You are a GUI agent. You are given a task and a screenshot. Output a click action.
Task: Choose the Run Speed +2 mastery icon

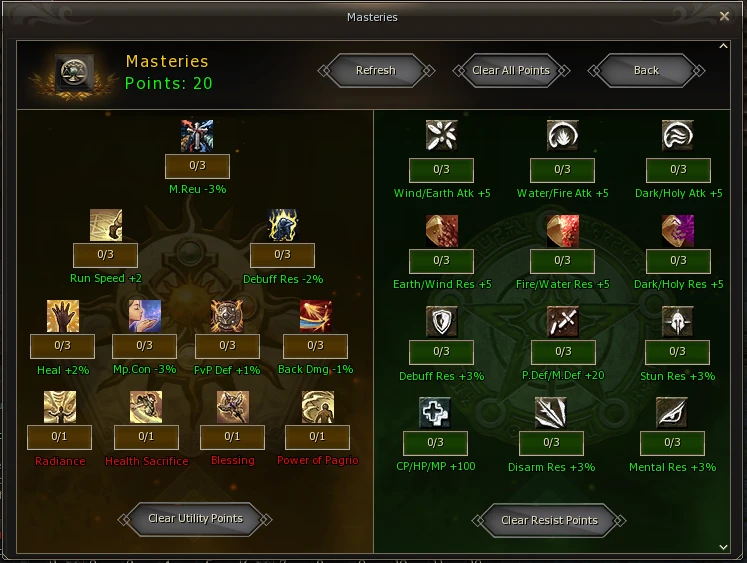106,226
